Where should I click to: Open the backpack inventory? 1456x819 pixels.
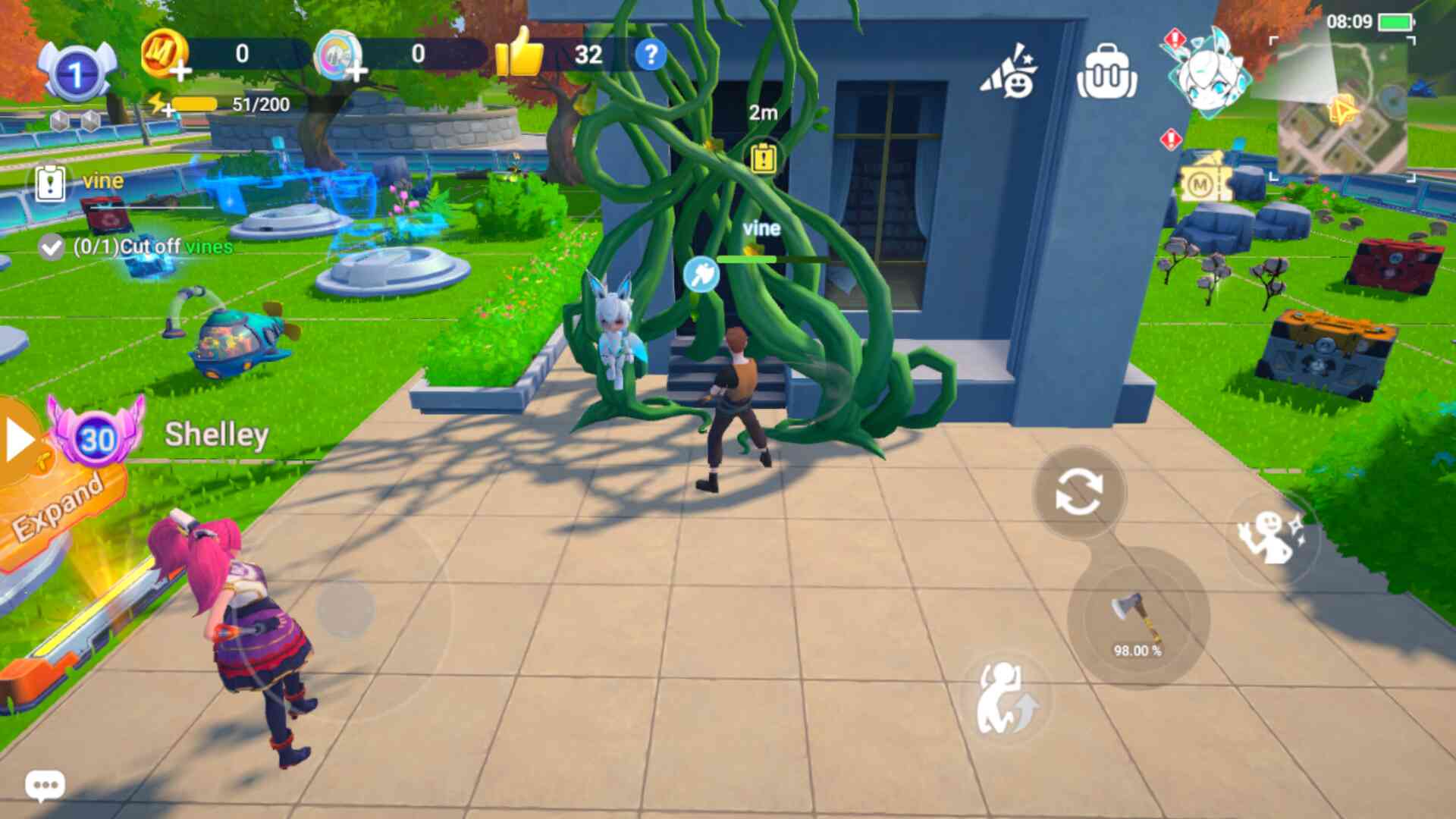point(1106,73)
